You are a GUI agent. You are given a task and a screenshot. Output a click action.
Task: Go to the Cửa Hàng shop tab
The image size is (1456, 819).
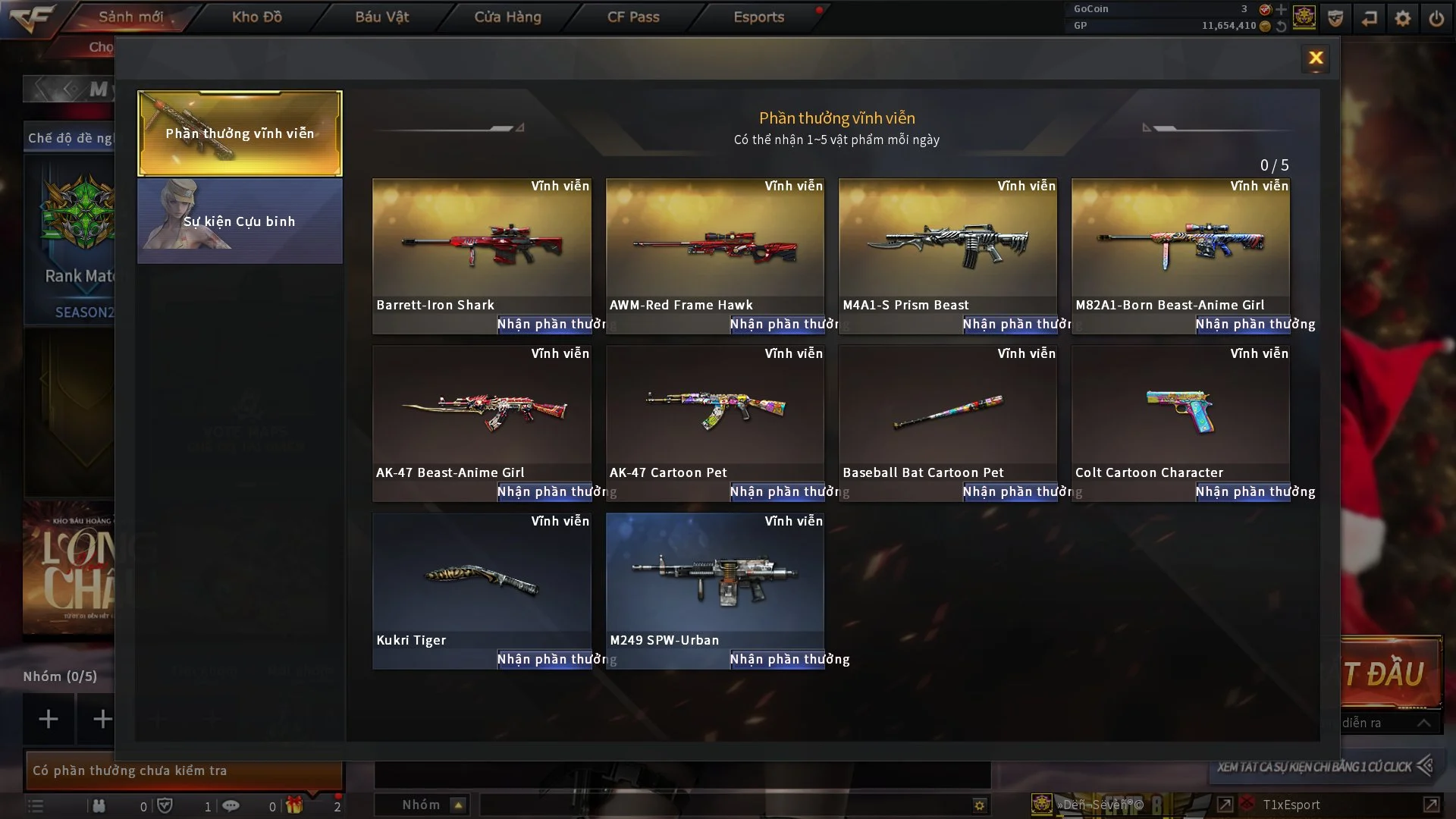507,17
